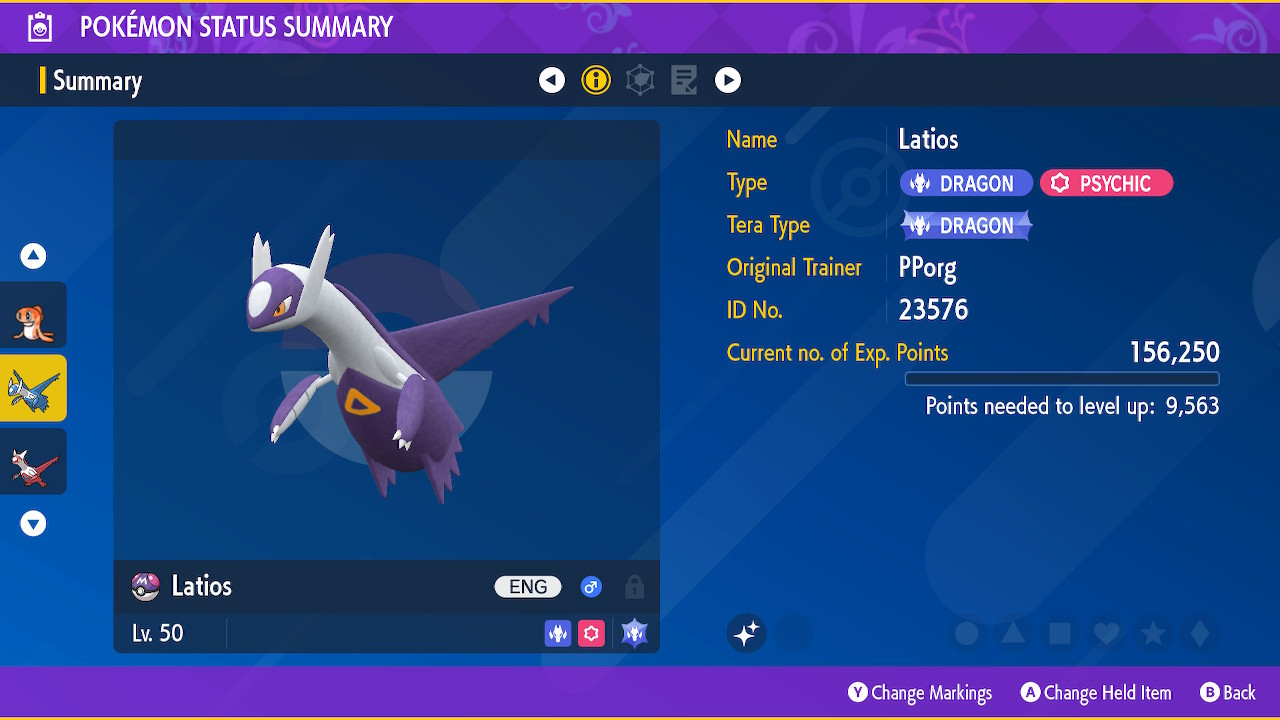Toggle the square marking
The height and width of the screenshot is (720, 1280).
(1060, 633)
